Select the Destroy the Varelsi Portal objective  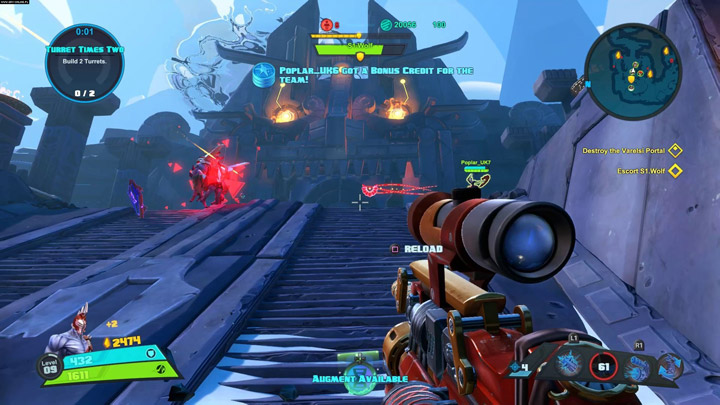point(675,151)
